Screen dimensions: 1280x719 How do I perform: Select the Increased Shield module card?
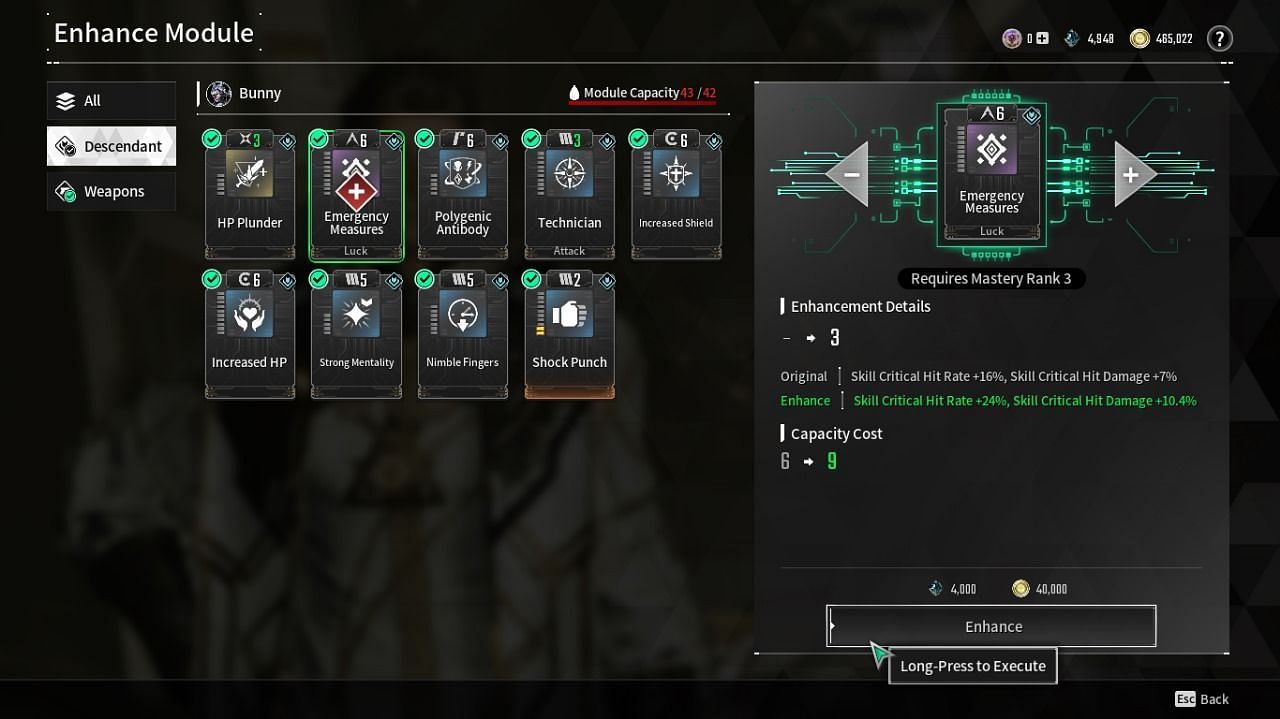point(676,194)
